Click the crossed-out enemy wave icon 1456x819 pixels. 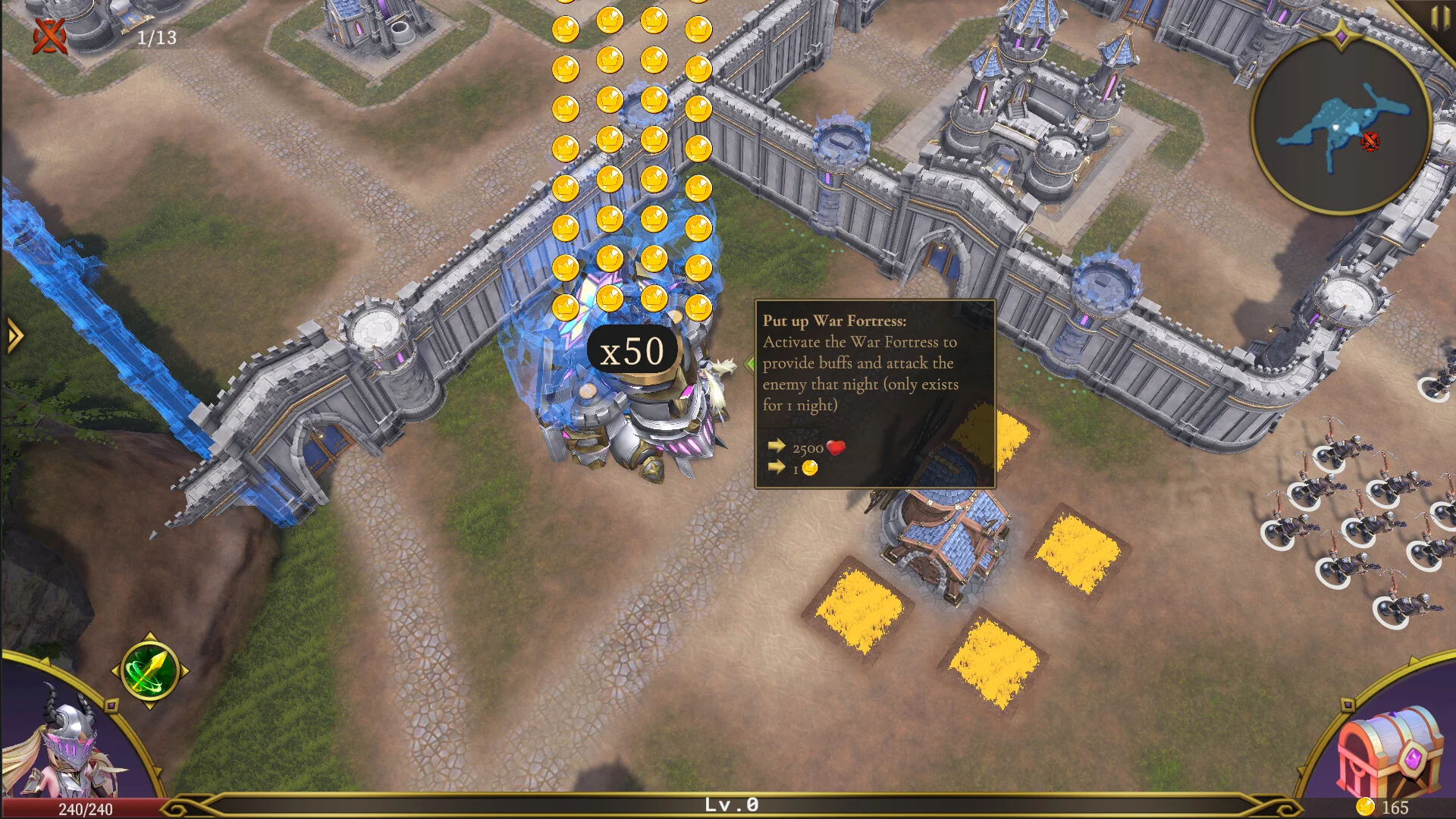coord(50,36)
